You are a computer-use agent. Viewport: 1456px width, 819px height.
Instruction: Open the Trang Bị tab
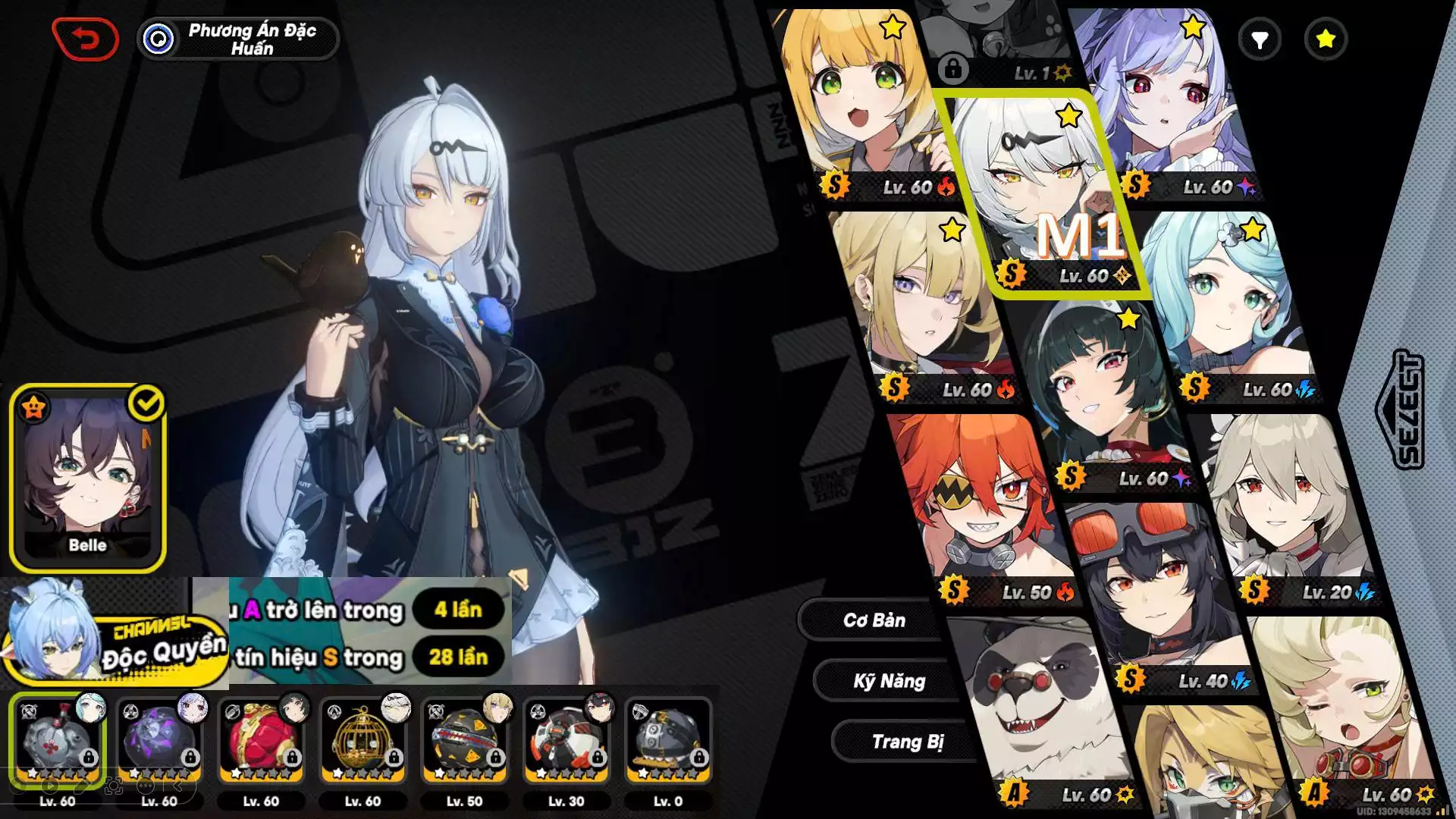click(907, 742)
